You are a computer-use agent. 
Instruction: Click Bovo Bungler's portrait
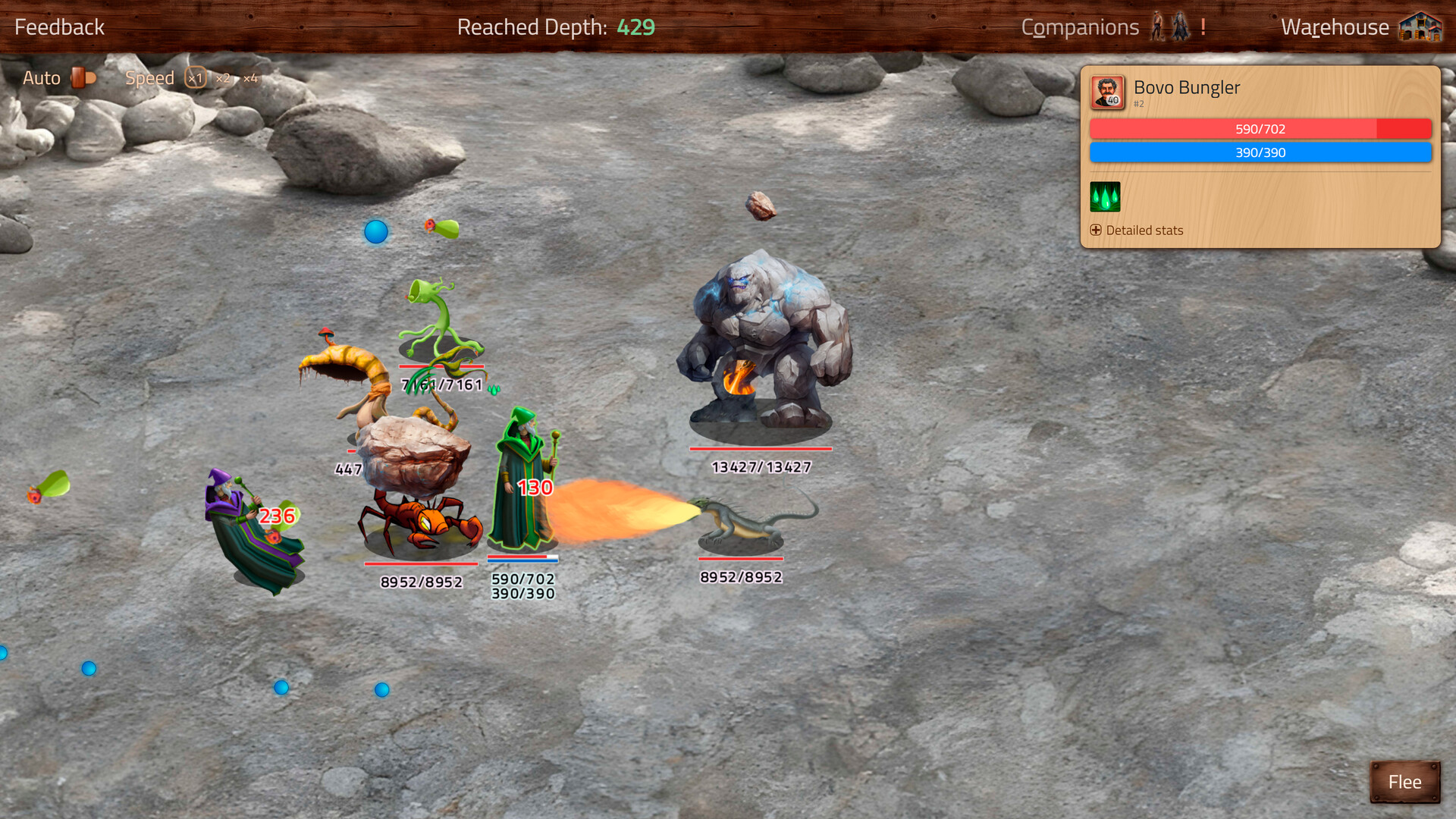click(x=1107, y=93)
